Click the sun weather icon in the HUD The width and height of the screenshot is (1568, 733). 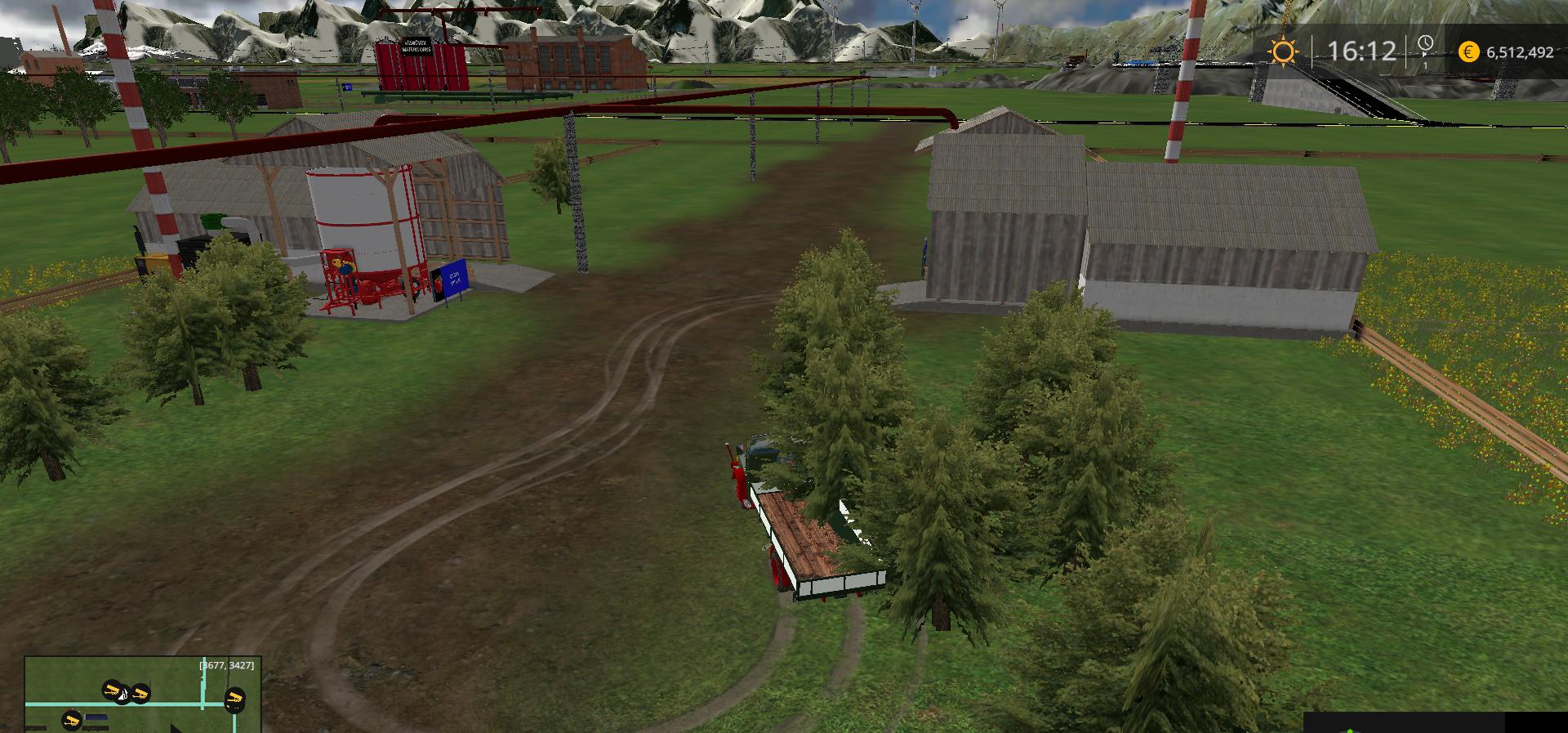coord(1284,50)
